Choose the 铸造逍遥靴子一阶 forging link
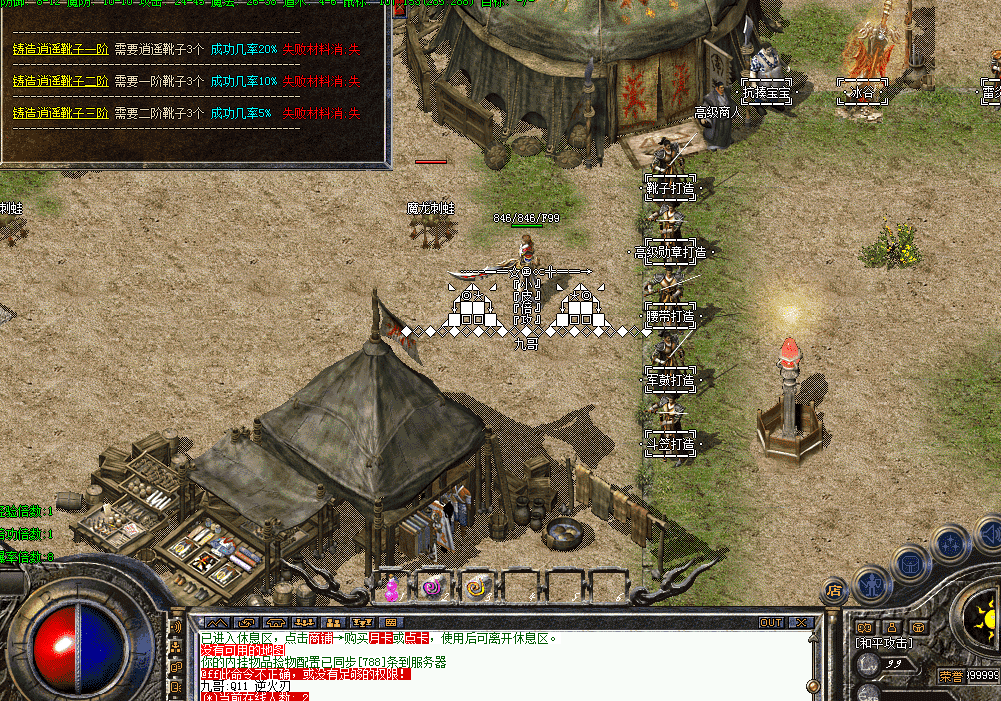1001x701 pixels. click(x=61, y=49)
